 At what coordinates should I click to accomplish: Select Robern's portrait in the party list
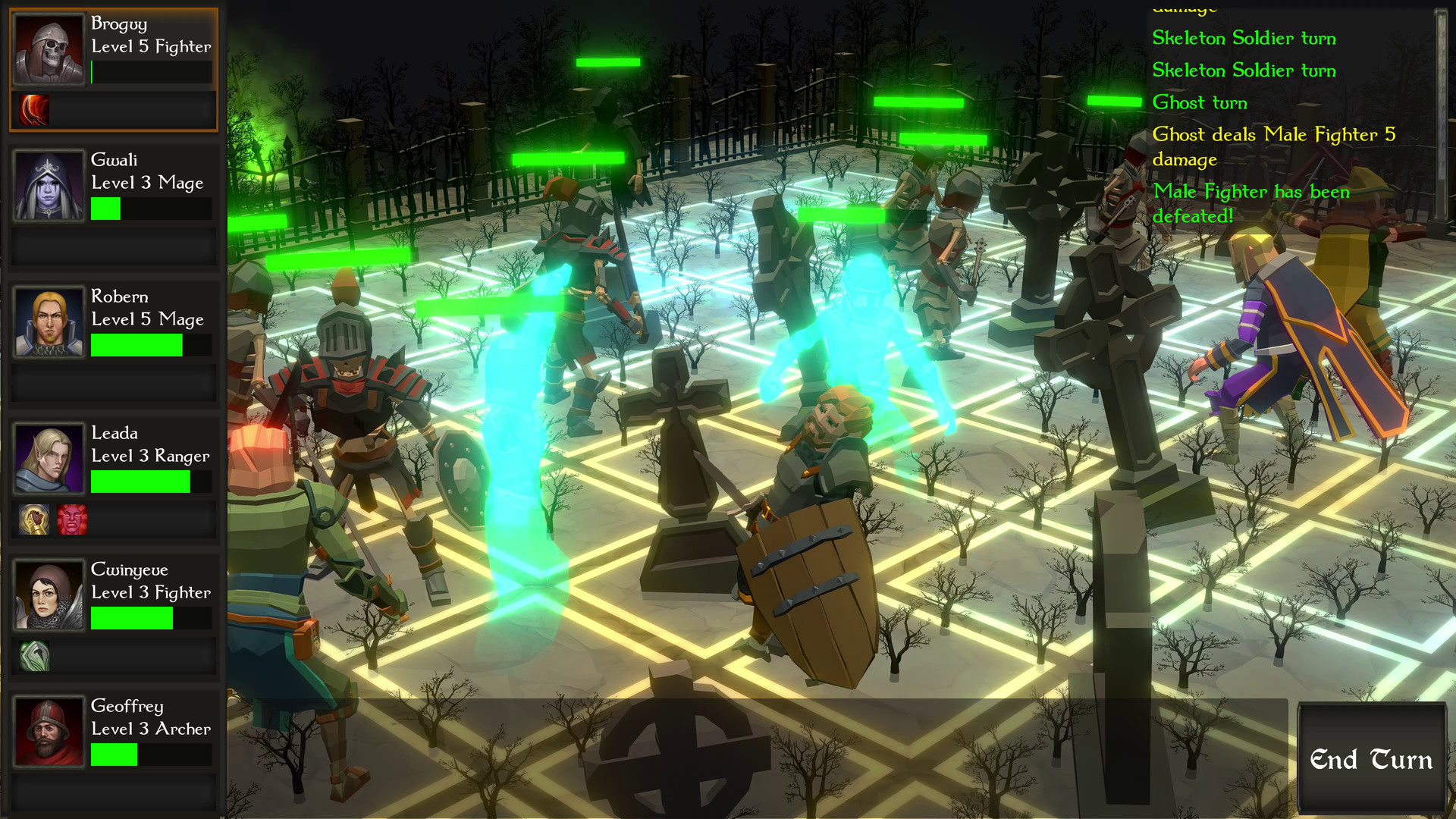(49, 322)
